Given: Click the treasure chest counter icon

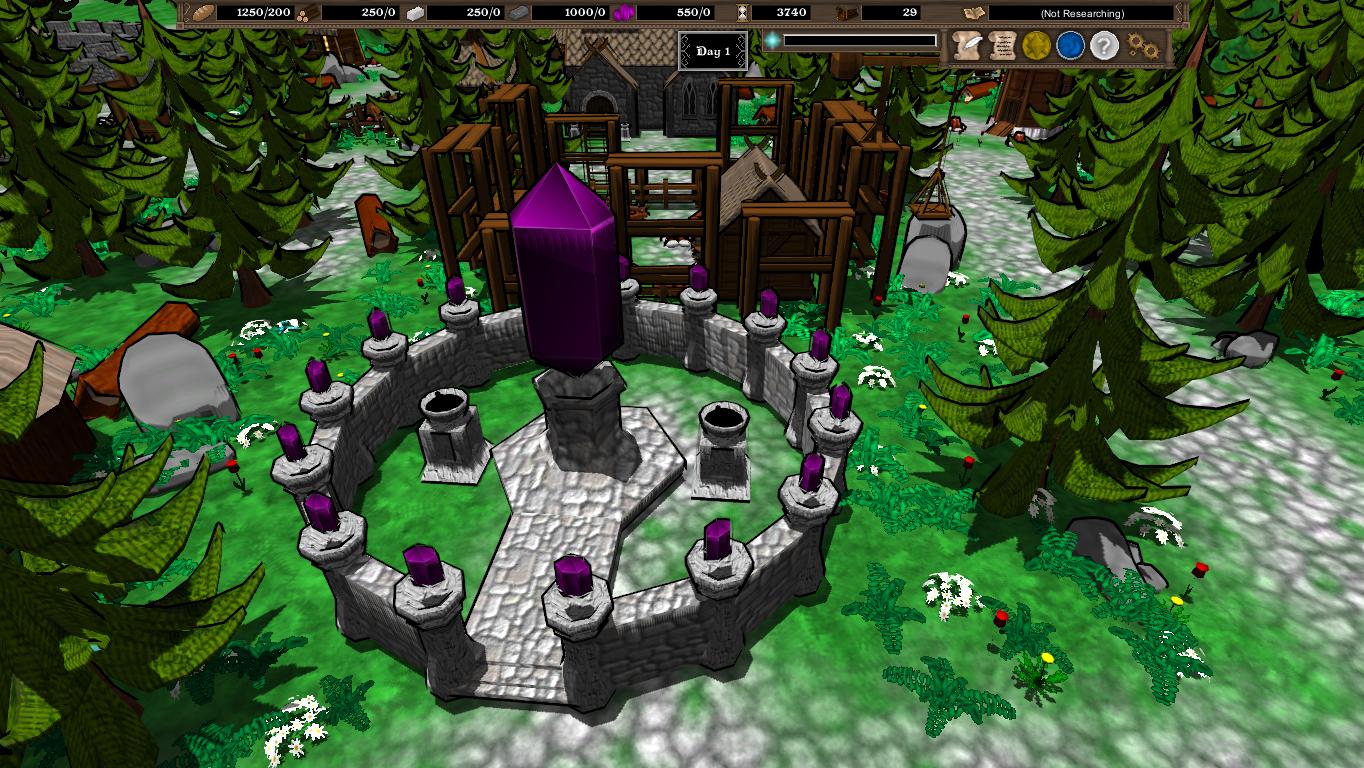Looking at the screenshot, I should pyautogui.click(x=846, y=13).
